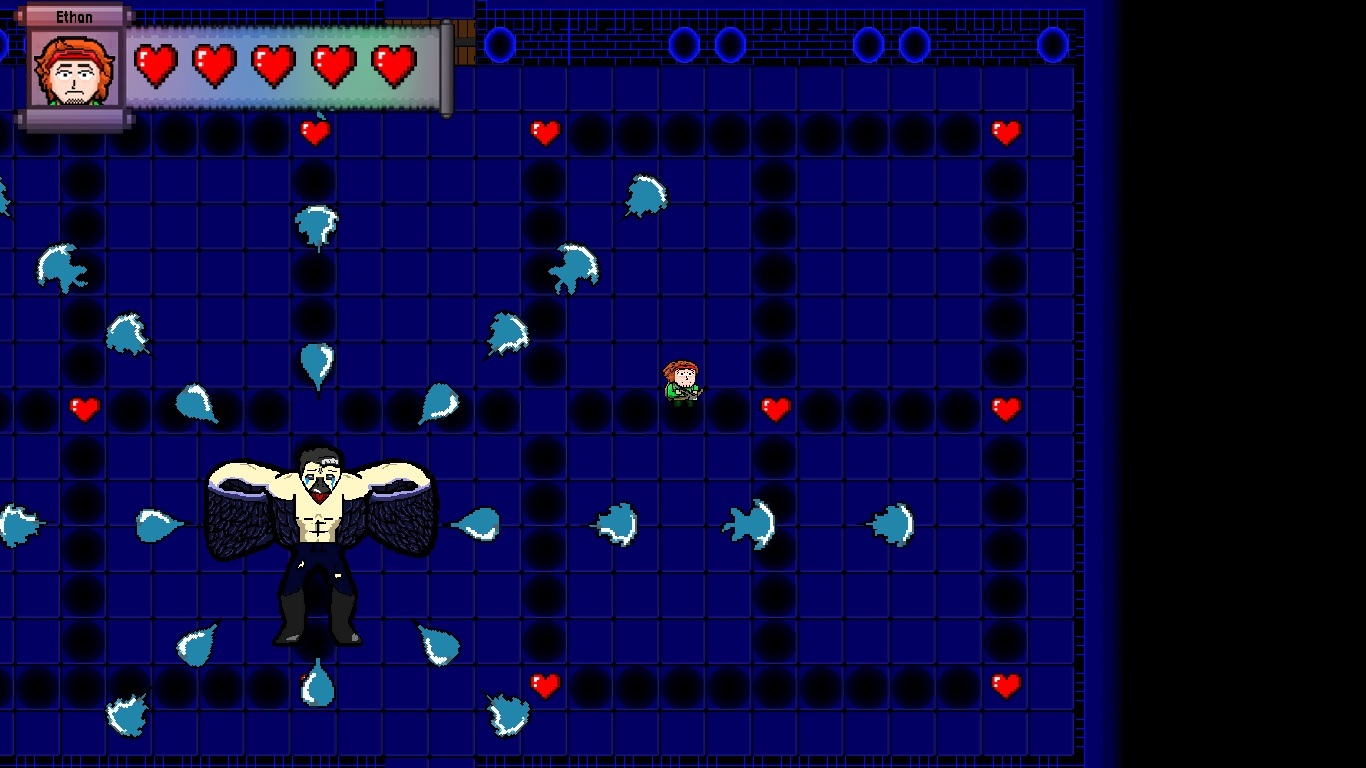Select the blue fish enemy right of the boss
The width and height of the screenshot is (1366, 768).
(x=748, y=523)
